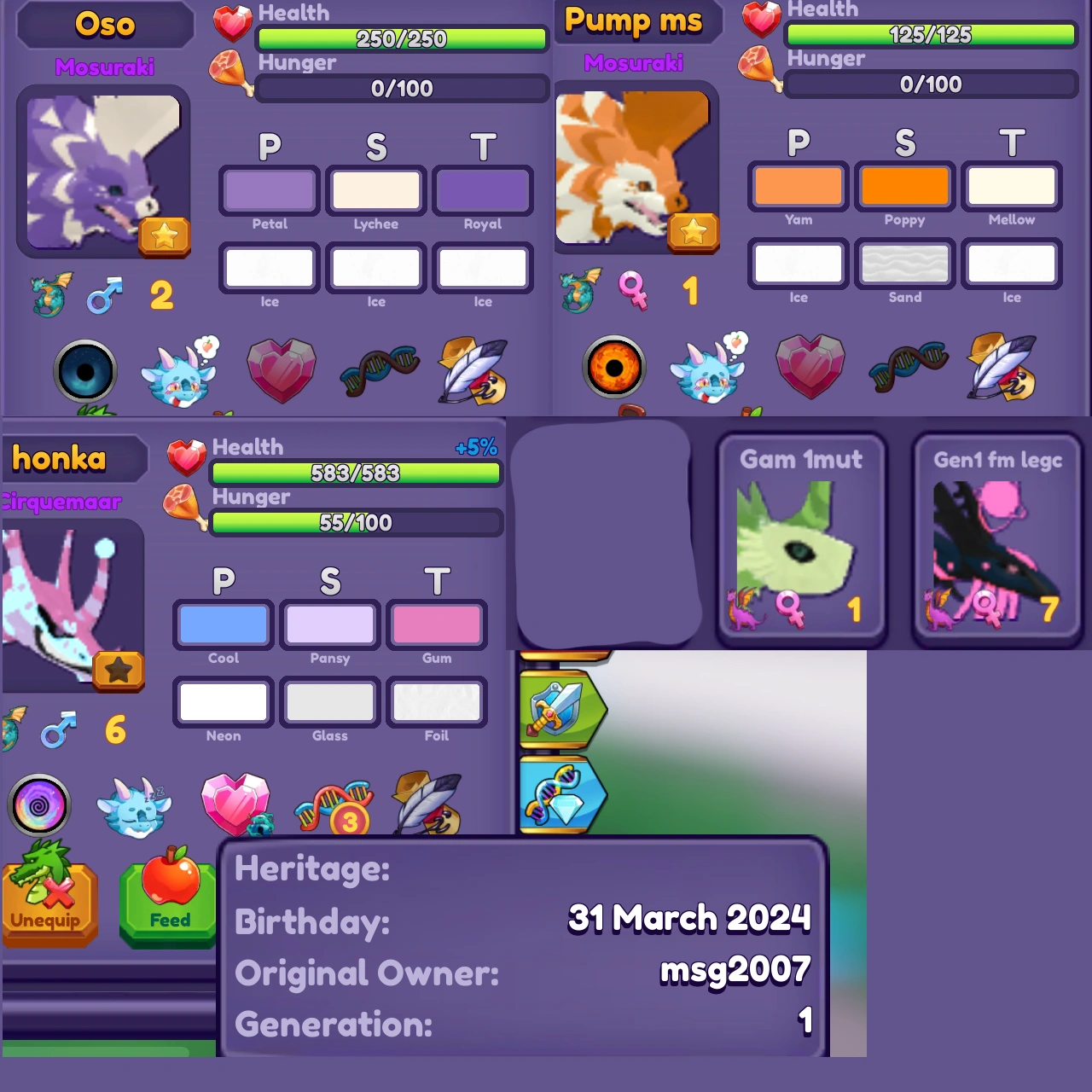
Task: Open the DNA genetics icon on Oso's card
Action: [x=379, y=371]
